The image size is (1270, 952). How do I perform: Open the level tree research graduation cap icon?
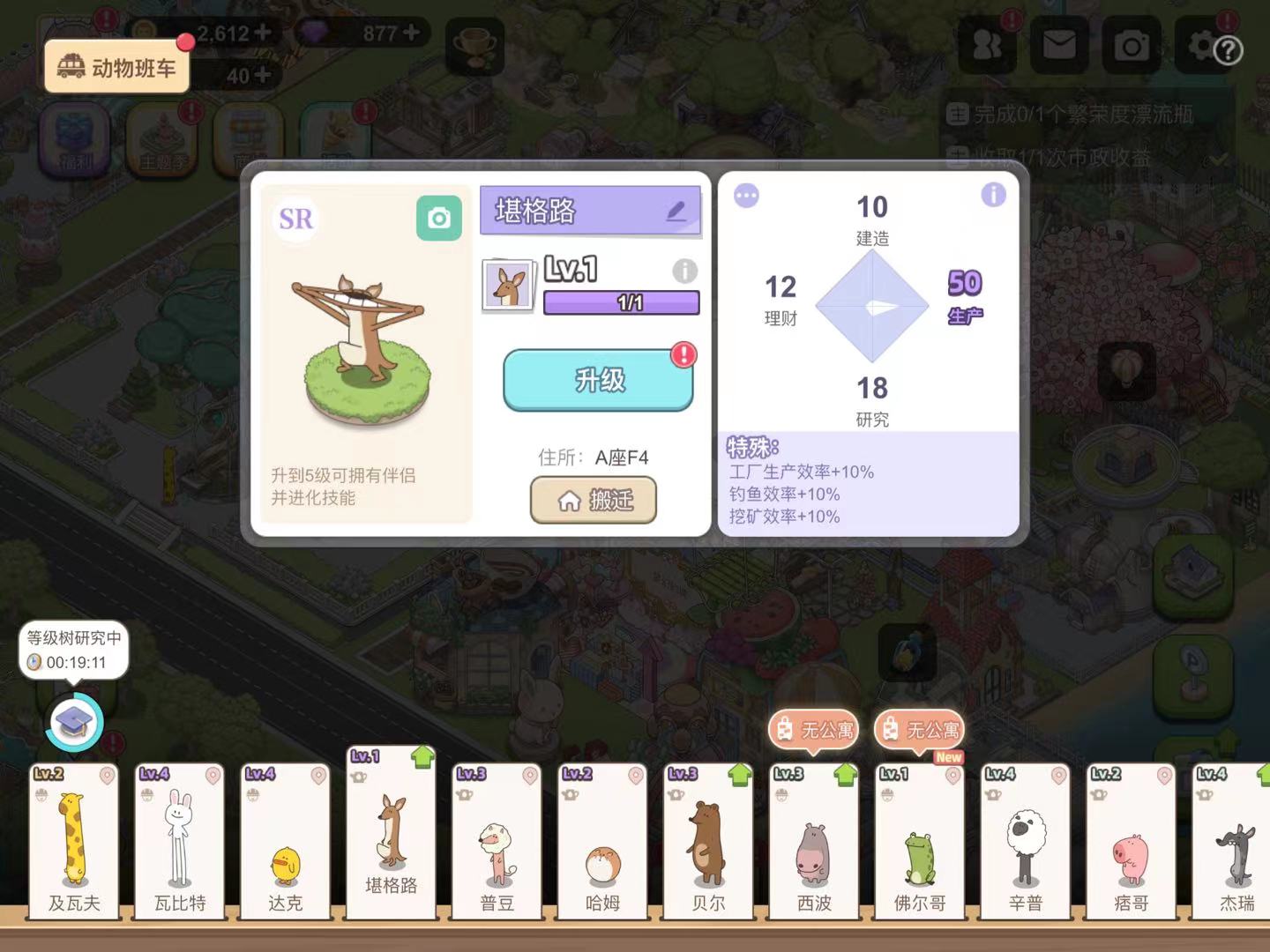point(74,723)
